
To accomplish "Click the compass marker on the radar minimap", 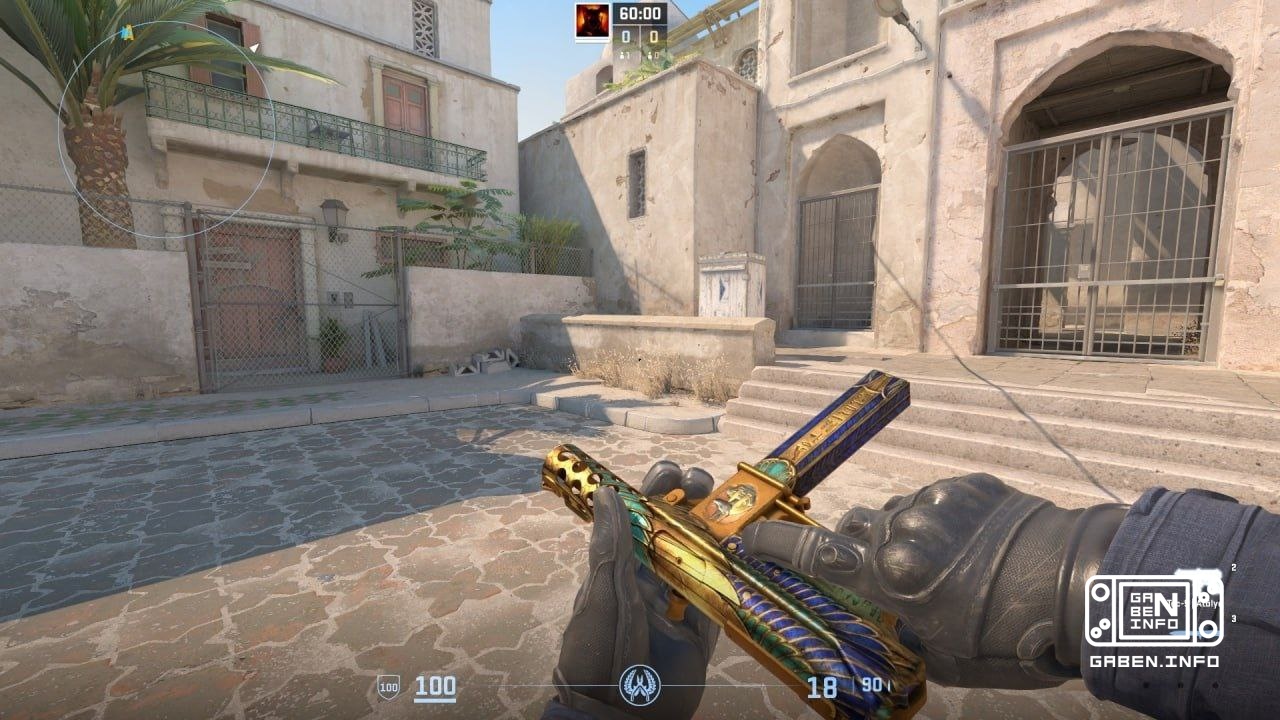I will pyautogui.click(x=128, y=30).
